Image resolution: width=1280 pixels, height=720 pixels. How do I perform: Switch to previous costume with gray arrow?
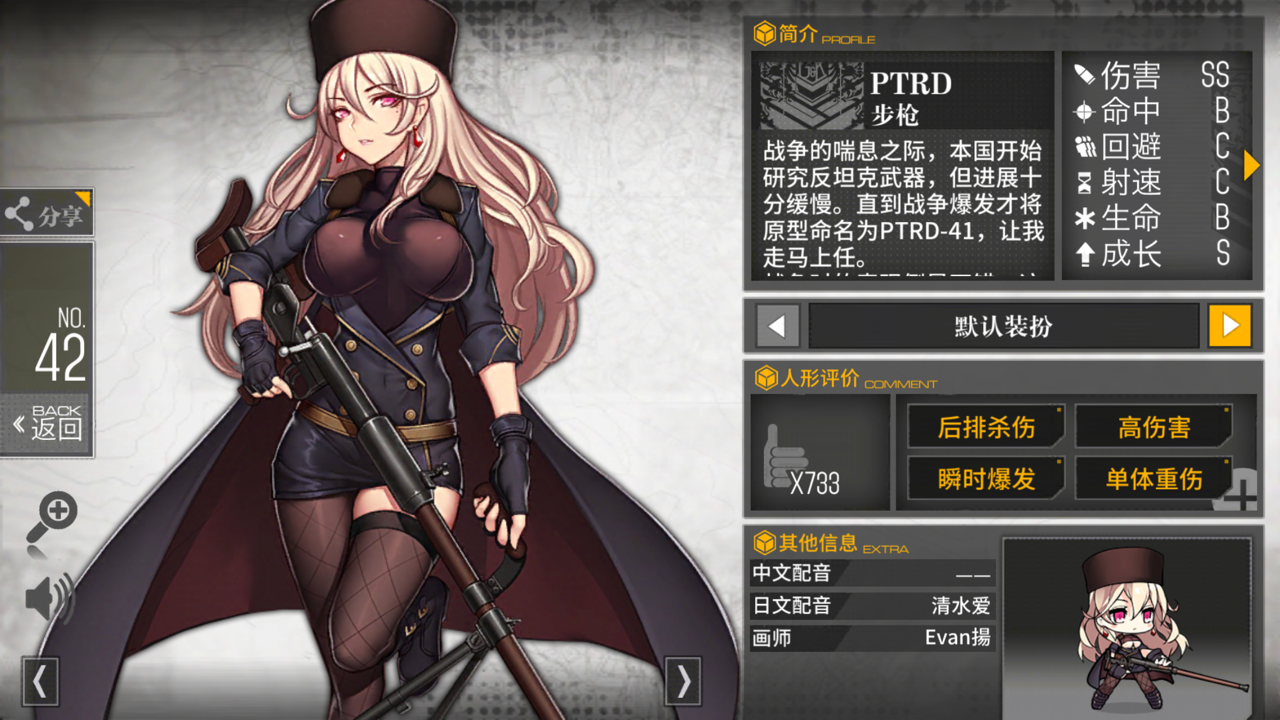tap(778, 326)
